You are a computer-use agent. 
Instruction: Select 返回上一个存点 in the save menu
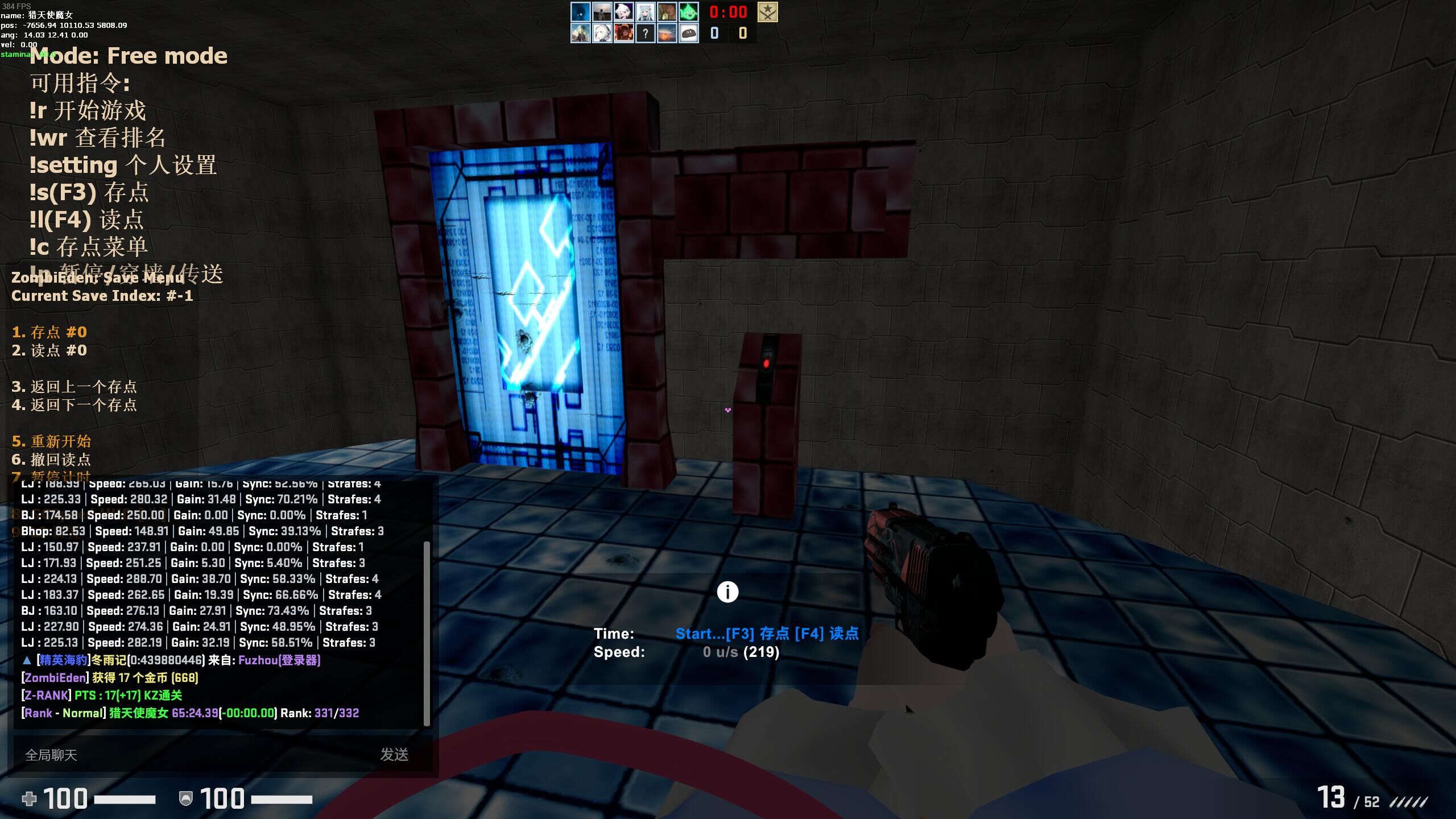pyautogui.click(x=75, y=387)
